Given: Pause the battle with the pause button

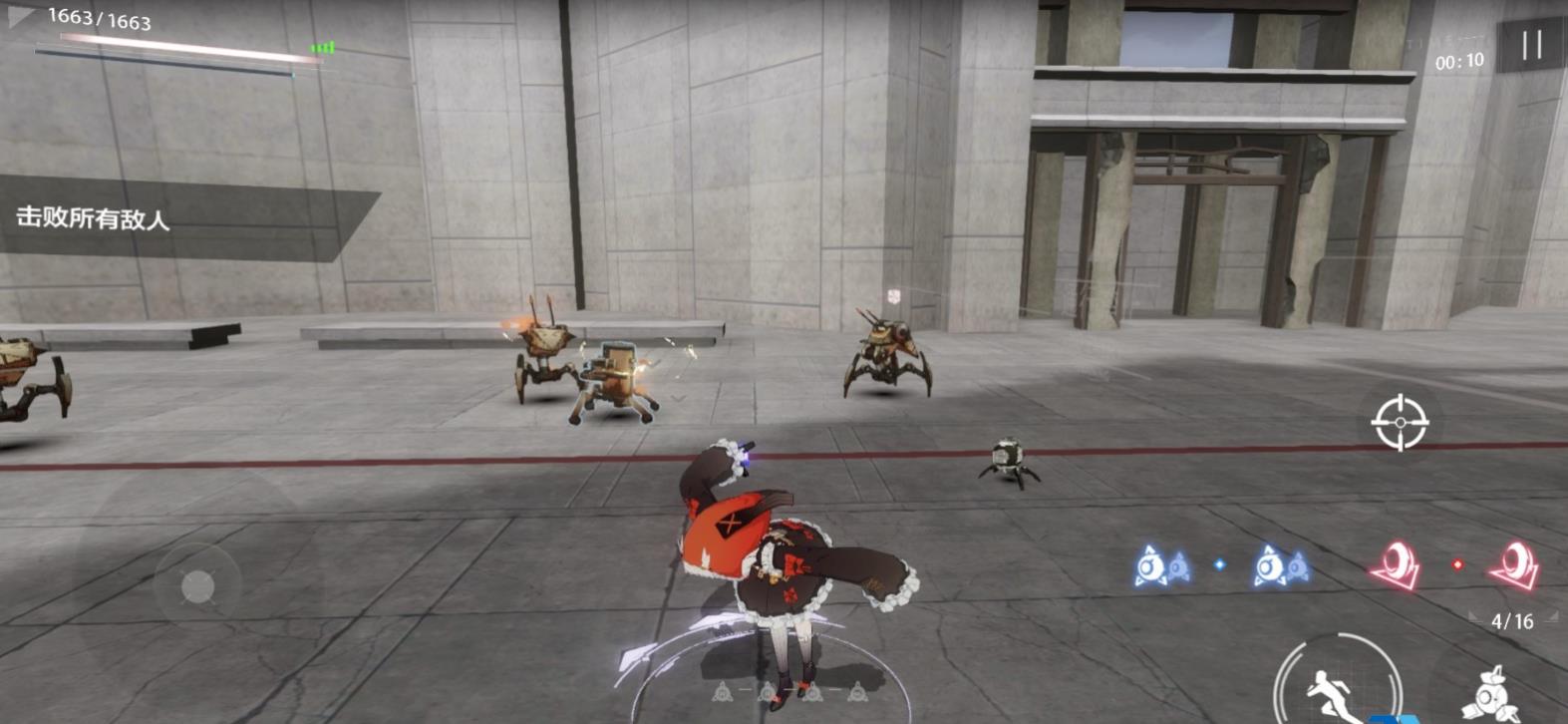Looking at the screenshot, I should coord(1532,45).
